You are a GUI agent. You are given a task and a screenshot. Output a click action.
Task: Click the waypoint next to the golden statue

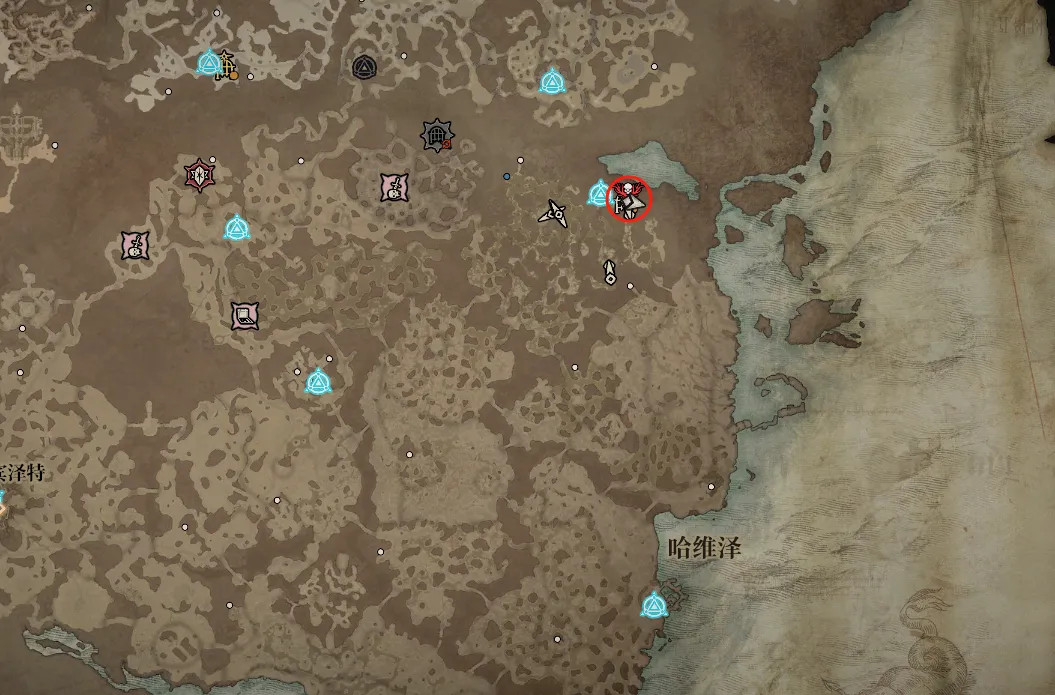(x=208, y=64)
